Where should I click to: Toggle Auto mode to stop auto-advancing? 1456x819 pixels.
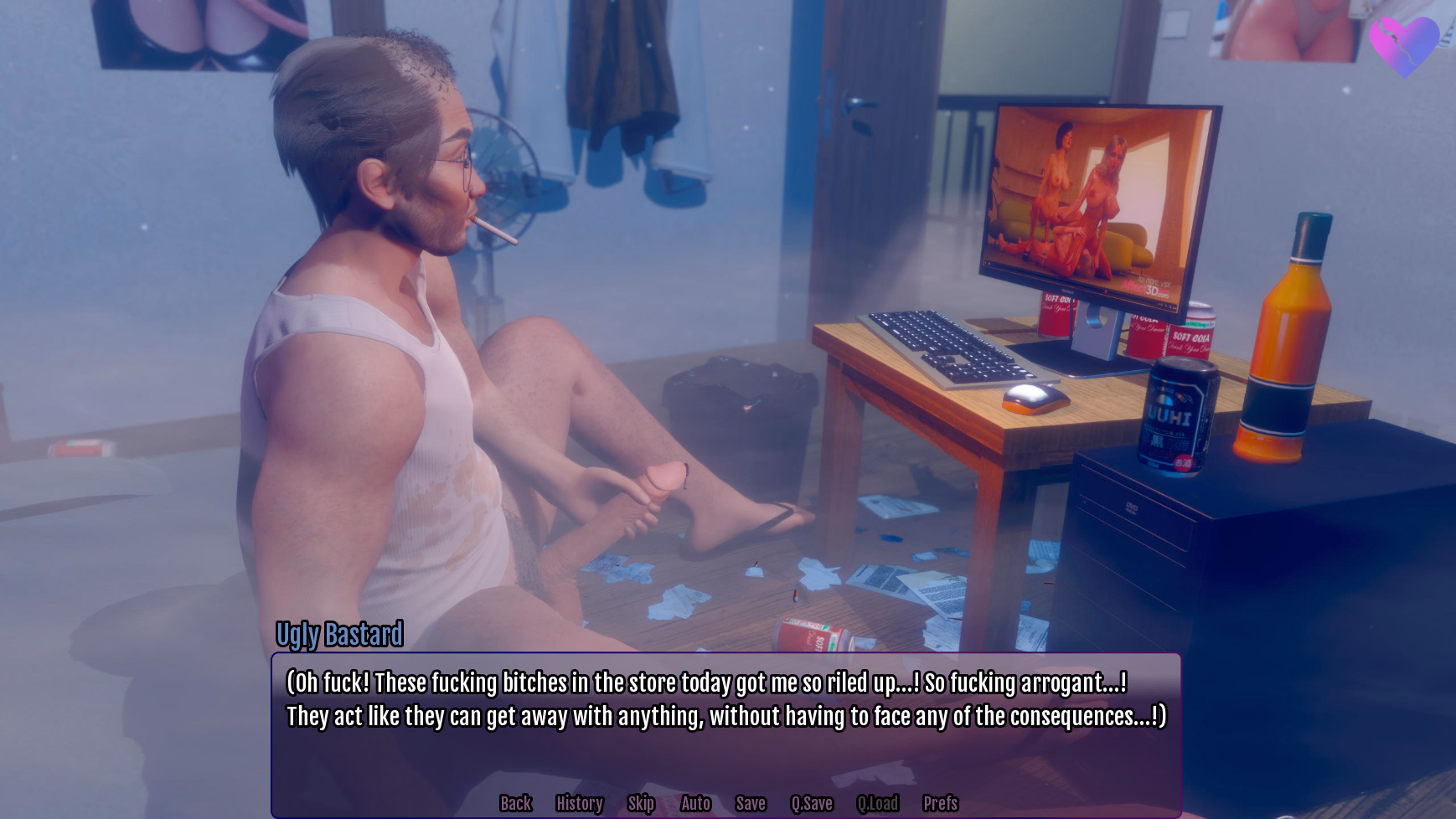click(x=695, y=803)
